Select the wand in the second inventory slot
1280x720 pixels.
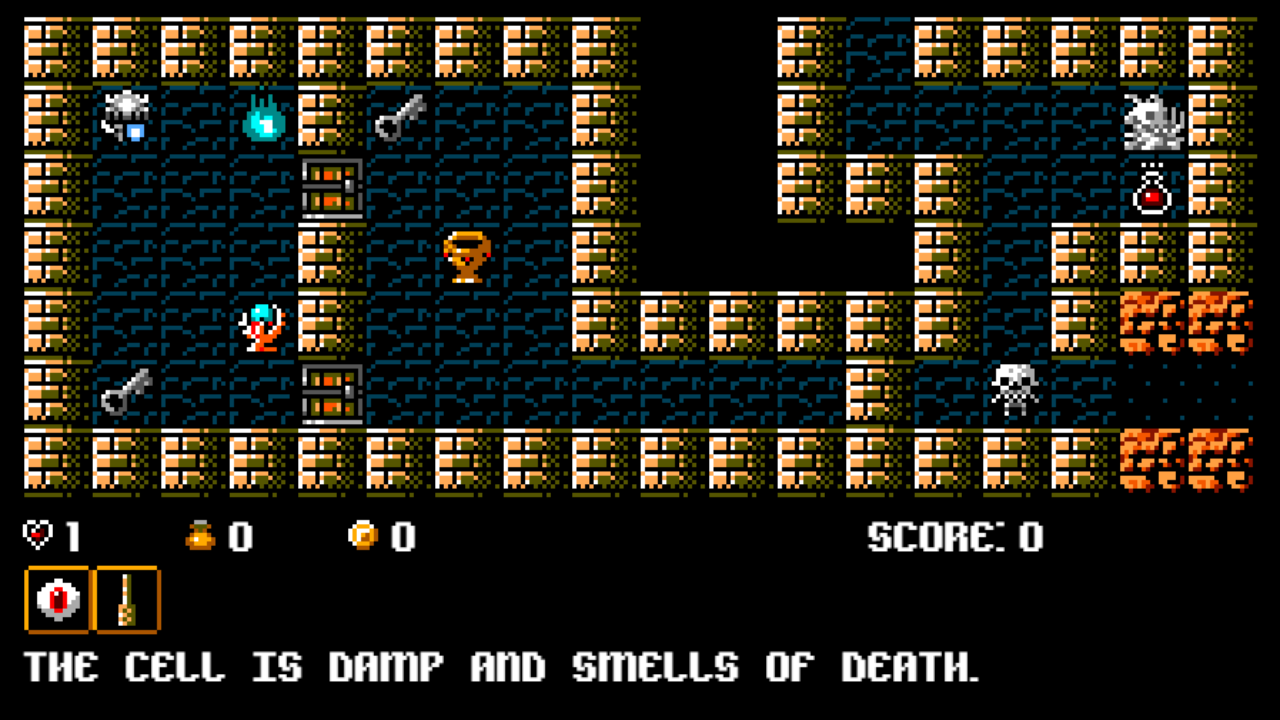125,598
